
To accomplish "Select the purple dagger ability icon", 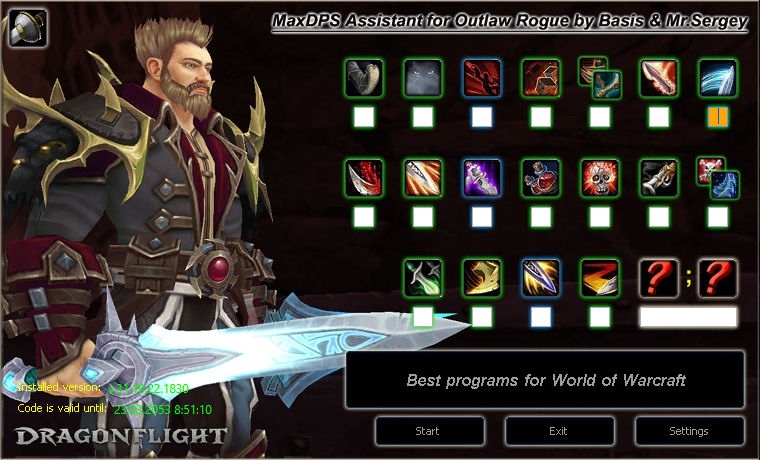I will pos(482,178).
